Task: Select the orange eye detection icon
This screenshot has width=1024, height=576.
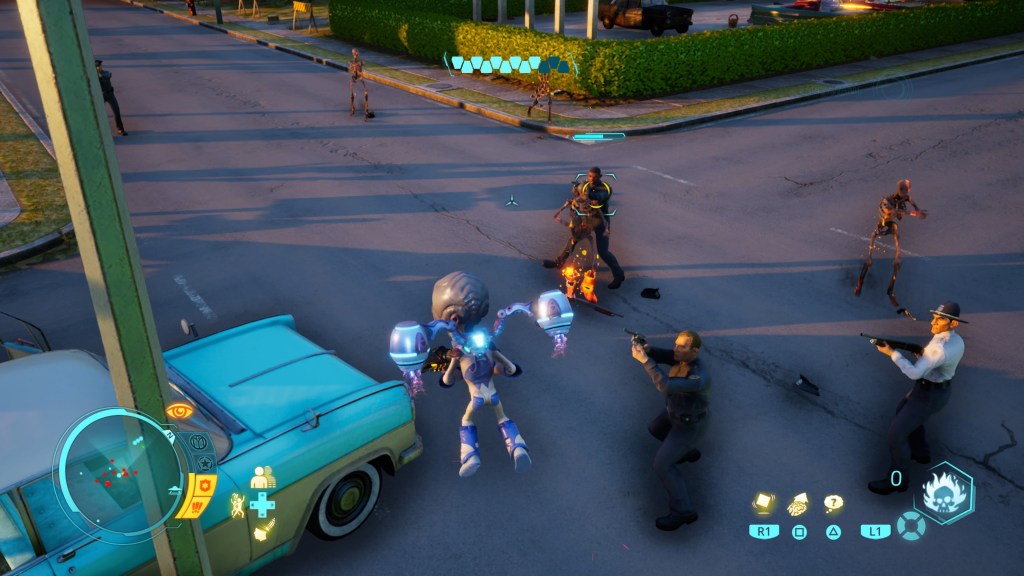Action: [179, 411]
